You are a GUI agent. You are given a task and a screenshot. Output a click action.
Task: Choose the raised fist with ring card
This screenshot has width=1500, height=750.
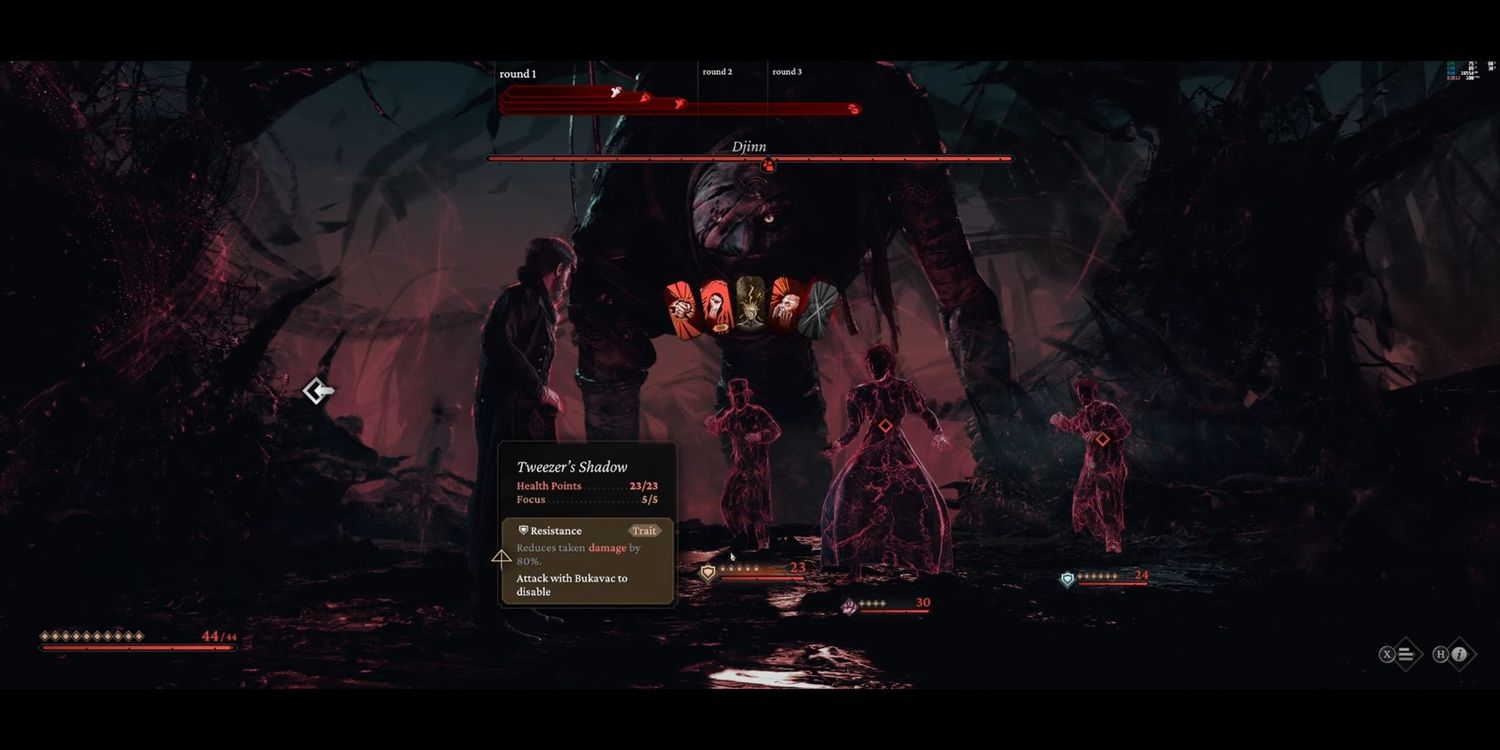pos(715,306)
